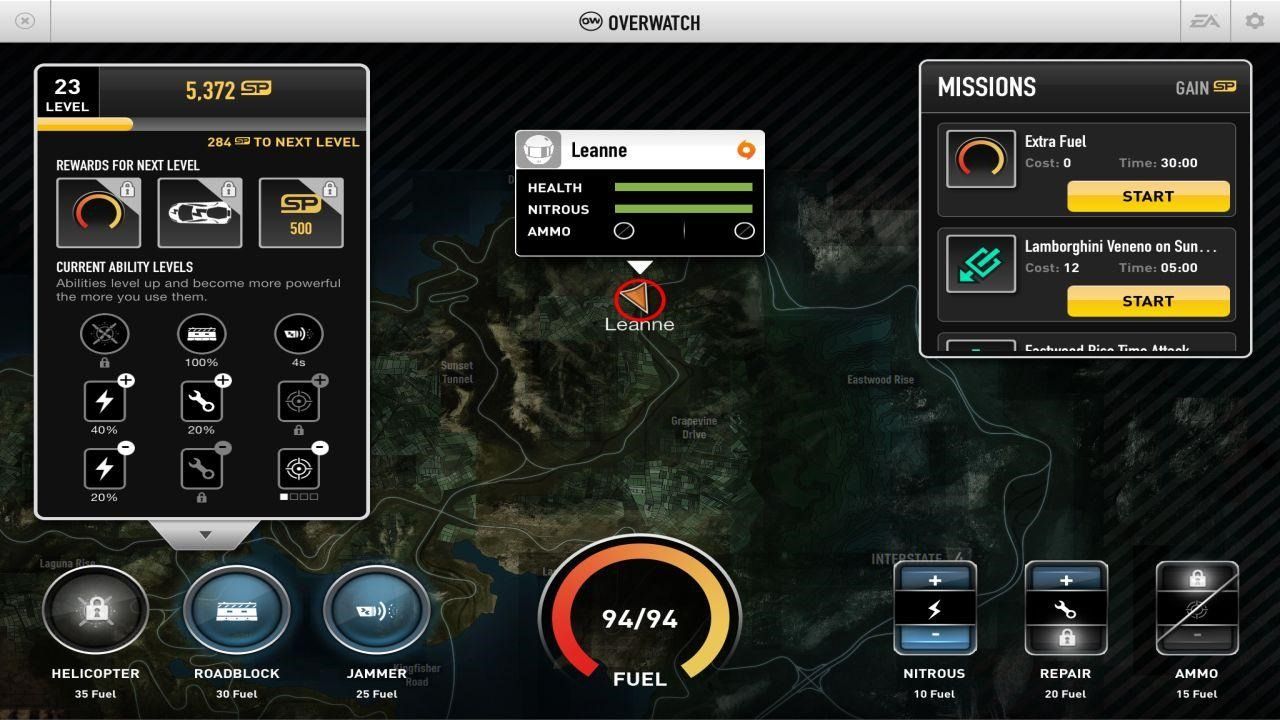Click the plus to boost Nitrous supply
1280x720 pixels.
(934, 578)
